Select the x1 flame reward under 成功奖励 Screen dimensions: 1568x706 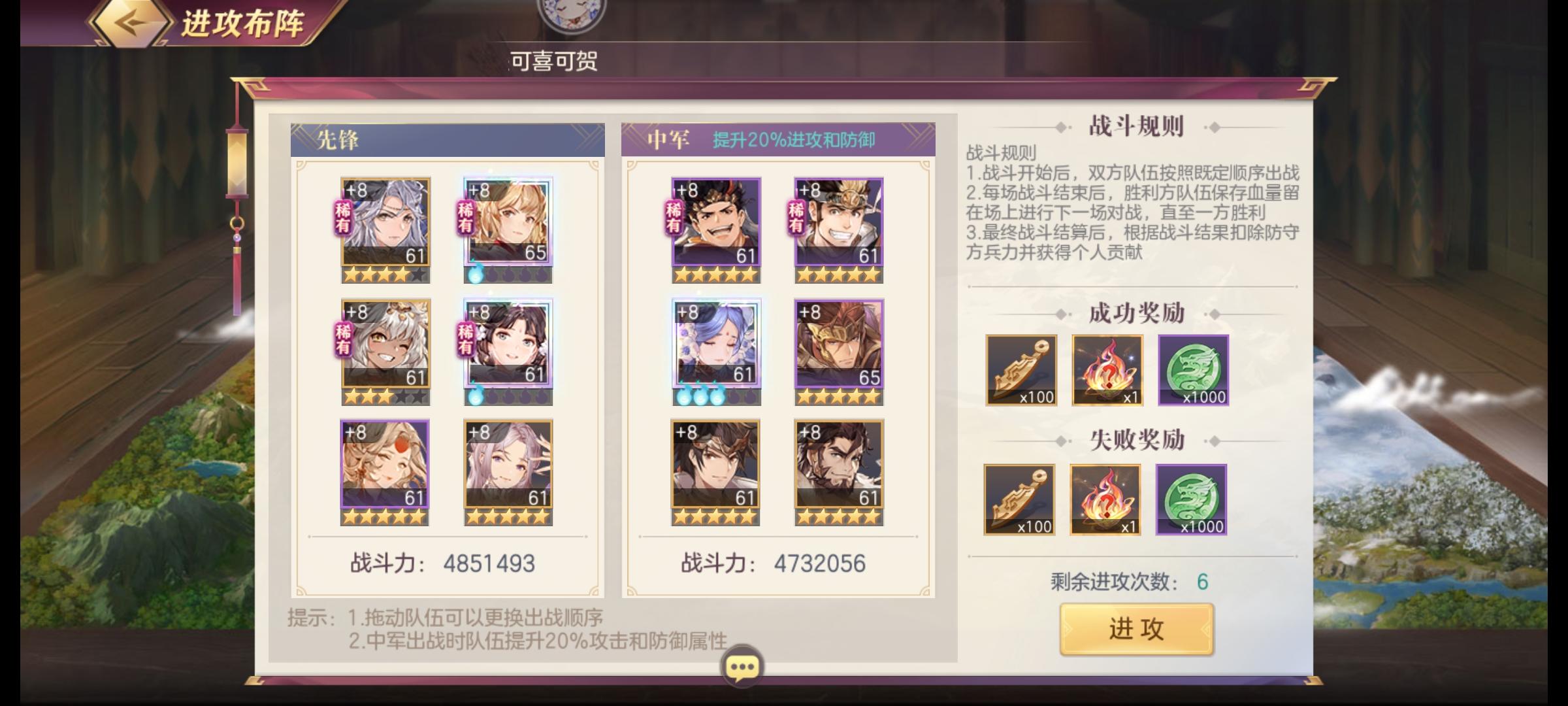point(1105,371)
